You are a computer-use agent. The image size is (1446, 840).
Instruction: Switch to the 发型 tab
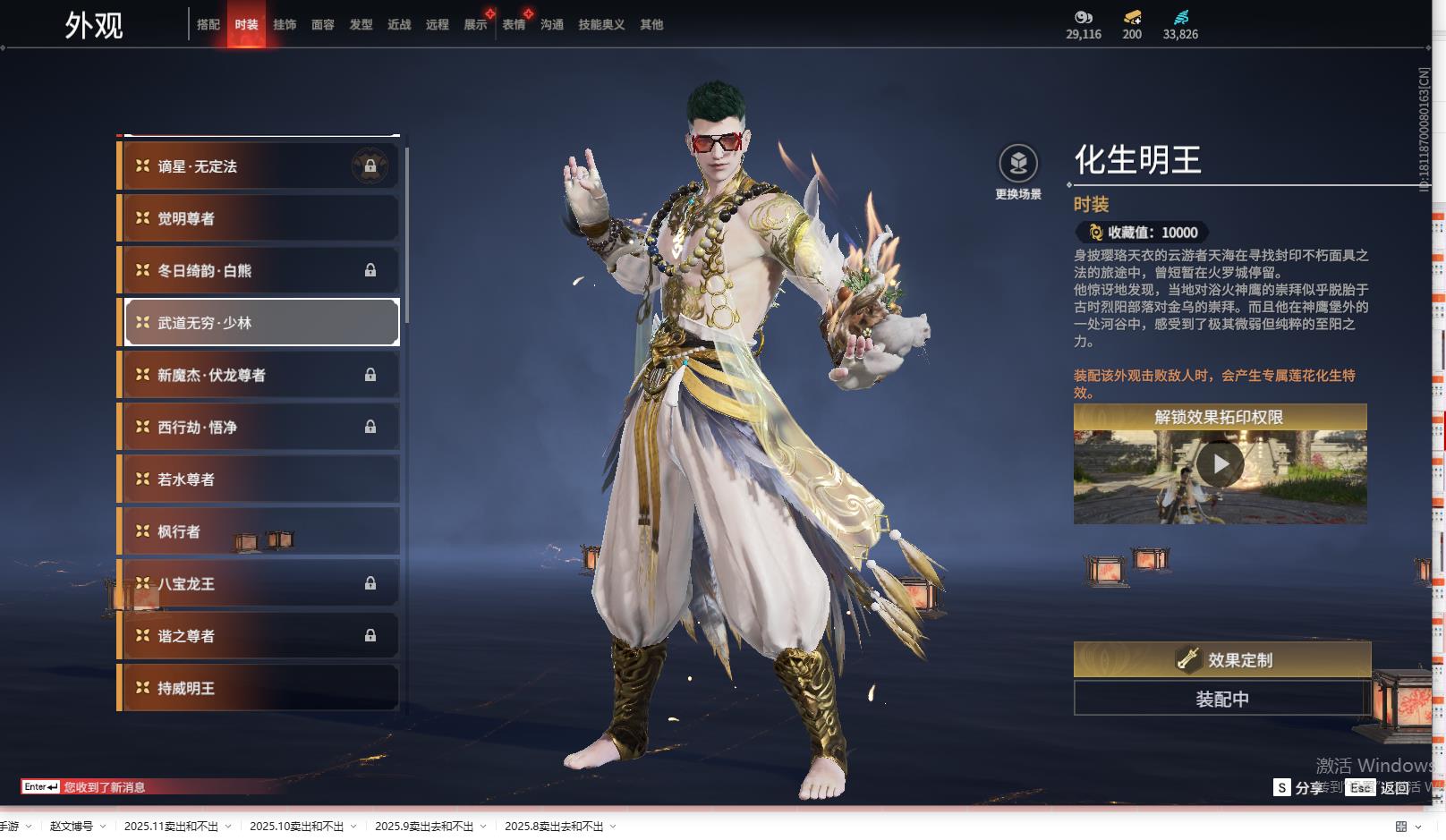(361, 25)
